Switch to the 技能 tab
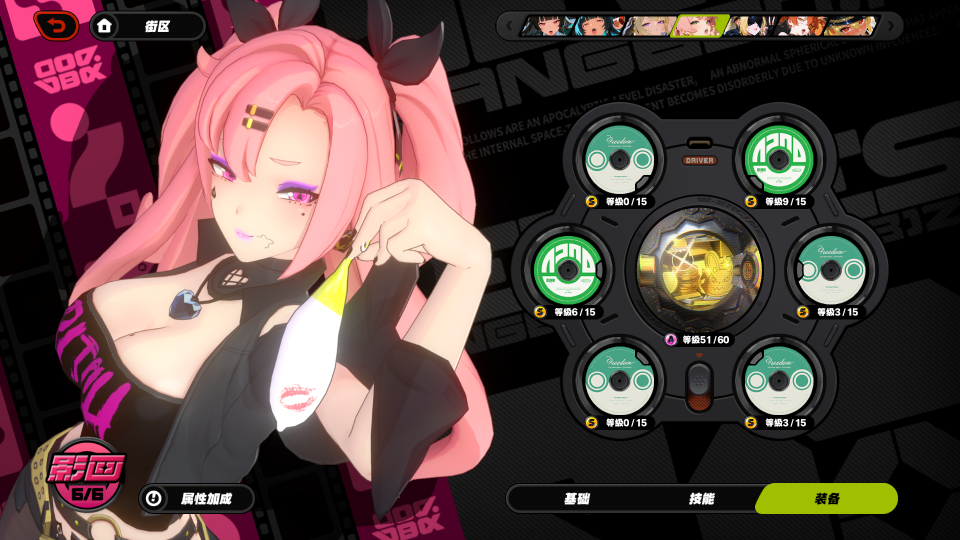The height and width of the screenshot is (540, 960). 701,498
